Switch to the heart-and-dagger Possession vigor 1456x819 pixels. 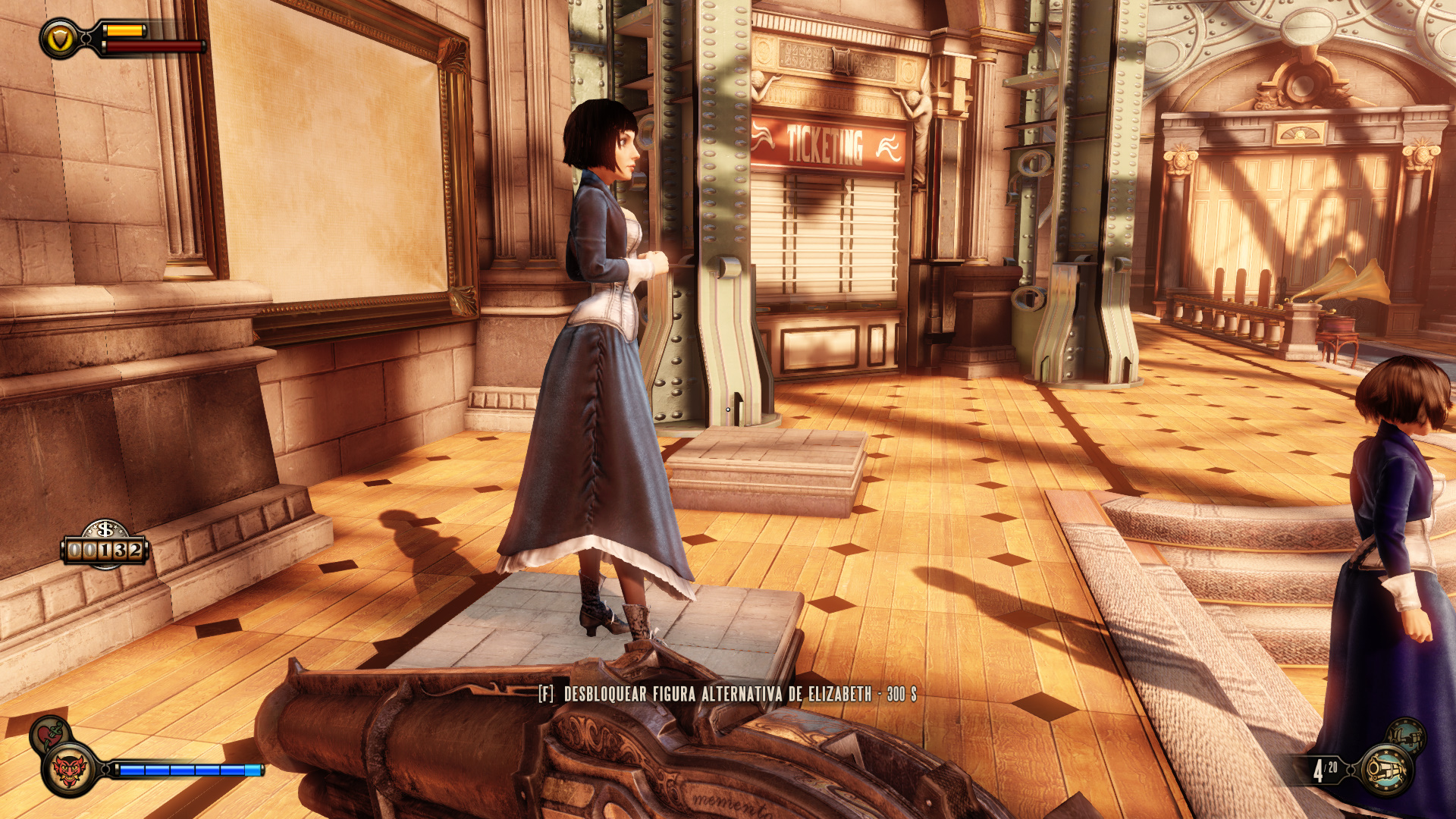49,733
